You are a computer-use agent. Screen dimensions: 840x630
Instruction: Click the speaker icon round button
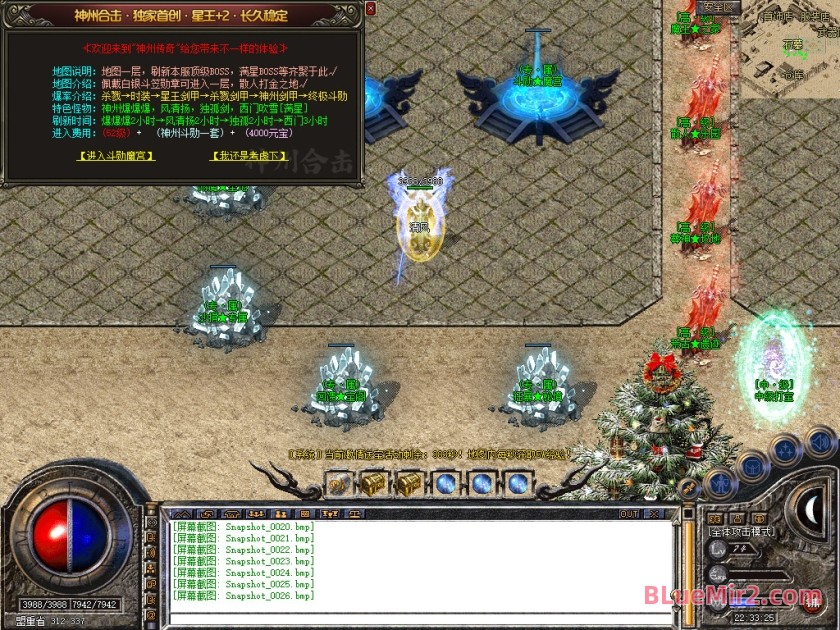click(819, 440)
